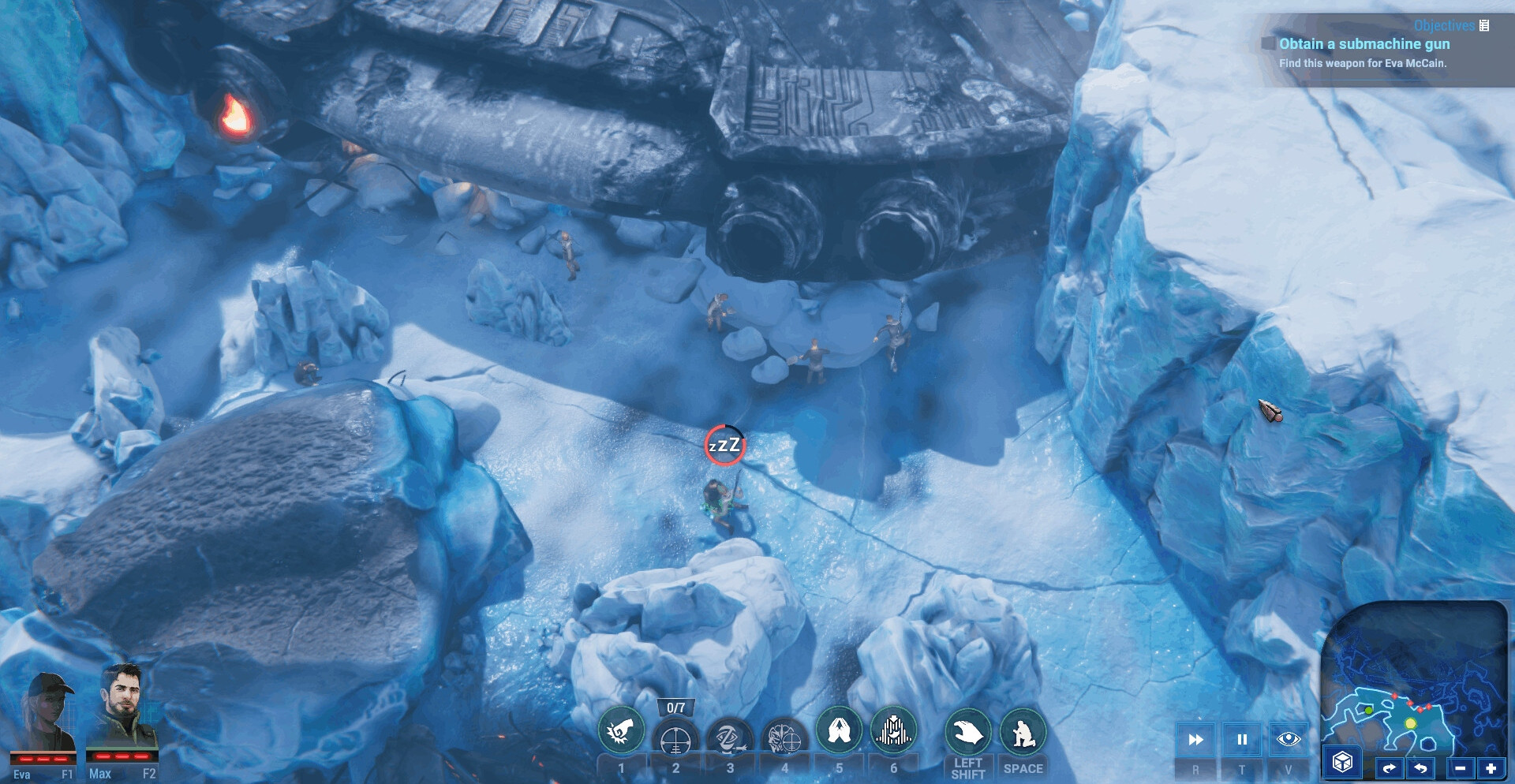Click the minimap terrain view
Screen dimensions: 1515x784
pyautogui.click(x=1412, y=678)
